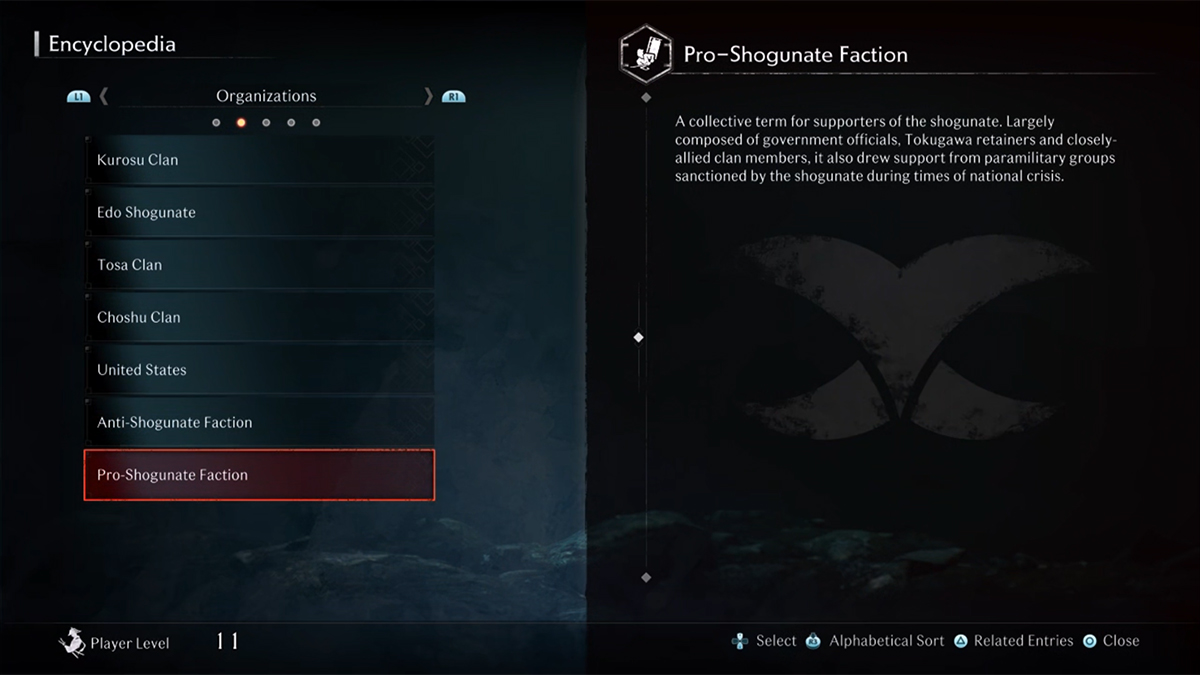This screenshot has height=675, width=1200.
Task: Select the Kurosu Clan entry
Action: click(259, 160)
